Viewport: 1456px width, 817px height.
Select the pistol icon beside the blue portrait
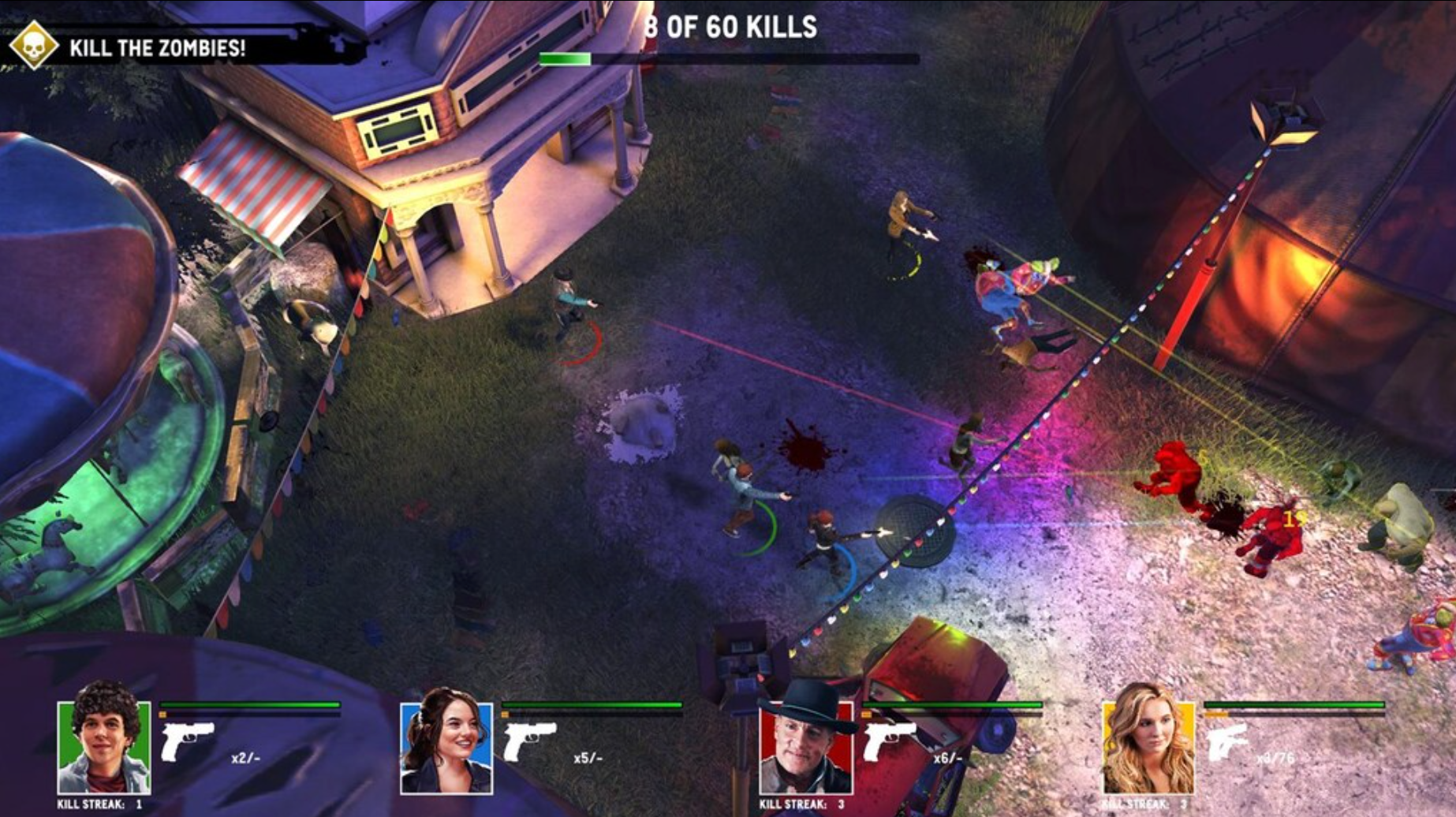(x=529, y=741)
